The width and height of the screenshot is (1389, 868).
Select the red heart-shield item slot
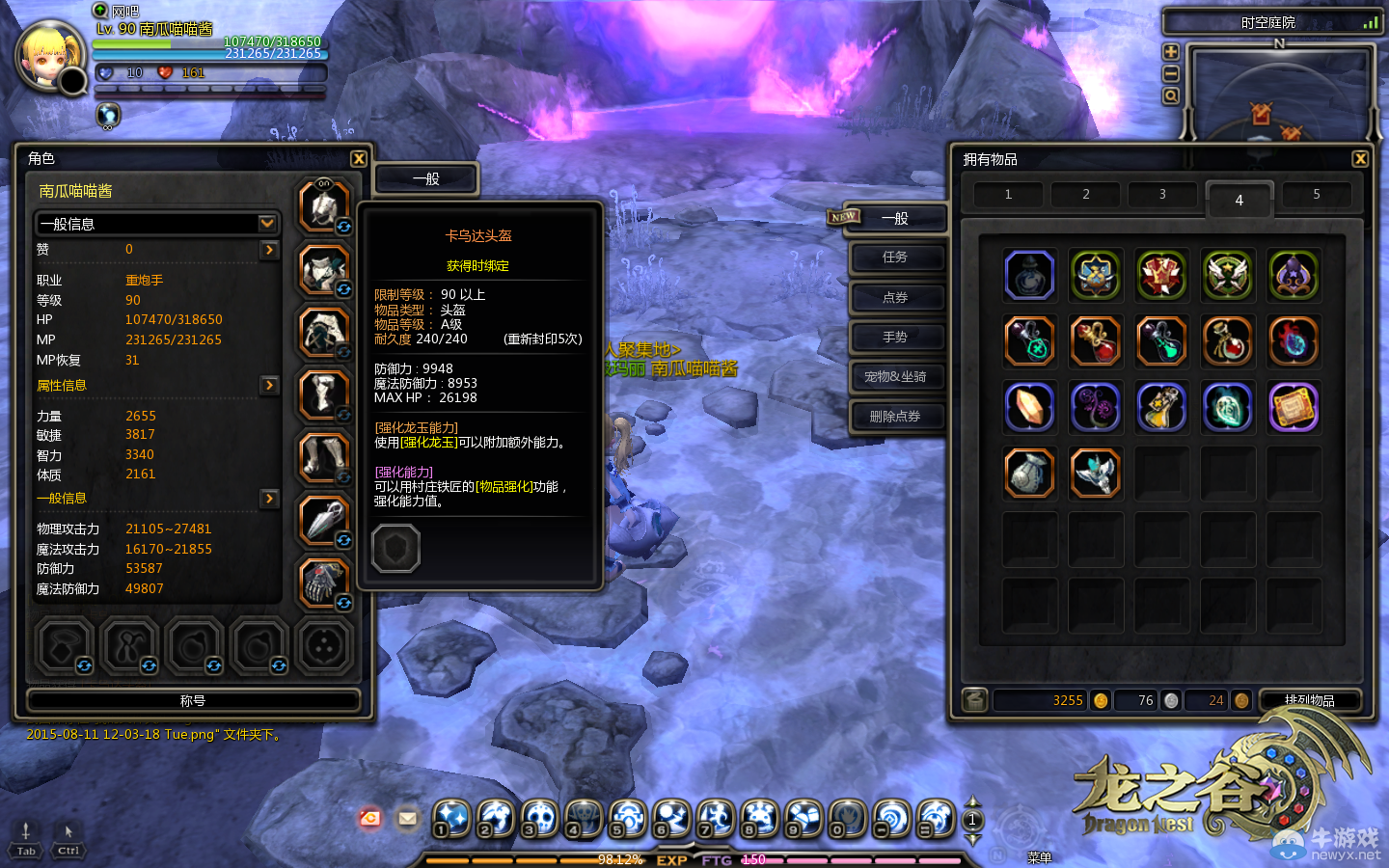1161,276
